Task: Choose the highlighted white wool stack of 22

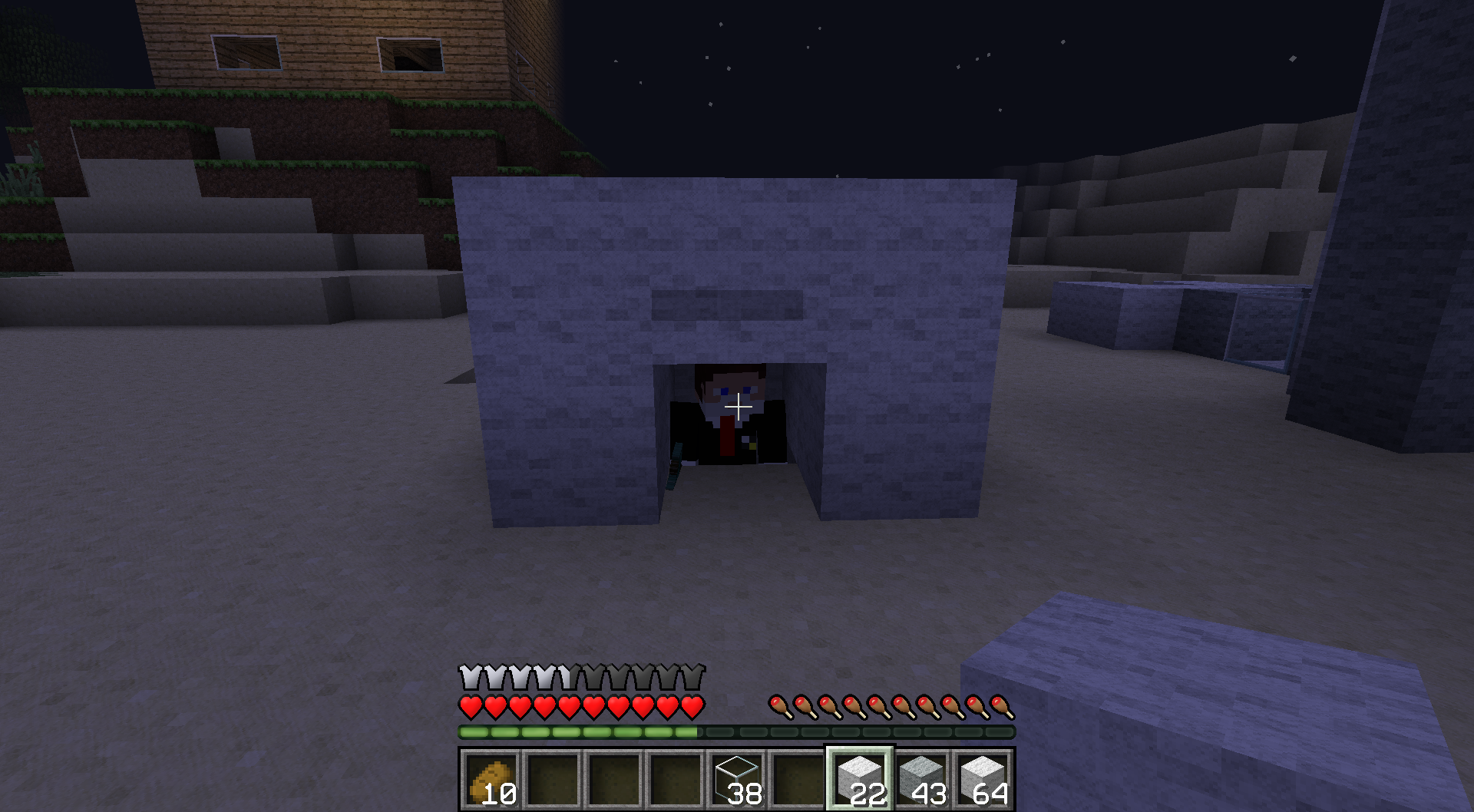Action: pos(860,779)
